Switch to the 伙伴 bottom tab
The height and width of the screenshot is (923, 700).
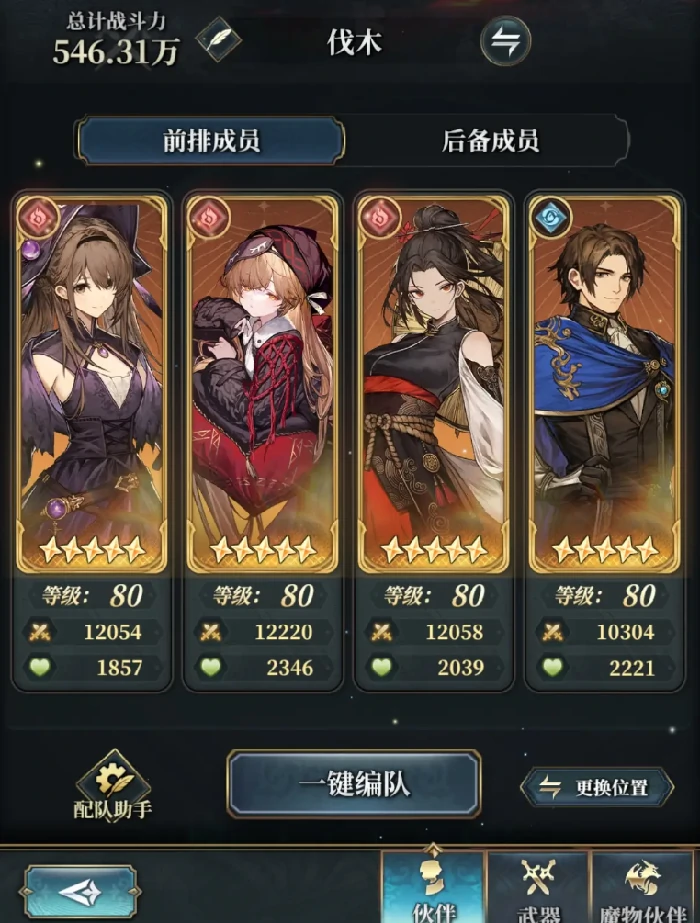coord(433,887)
